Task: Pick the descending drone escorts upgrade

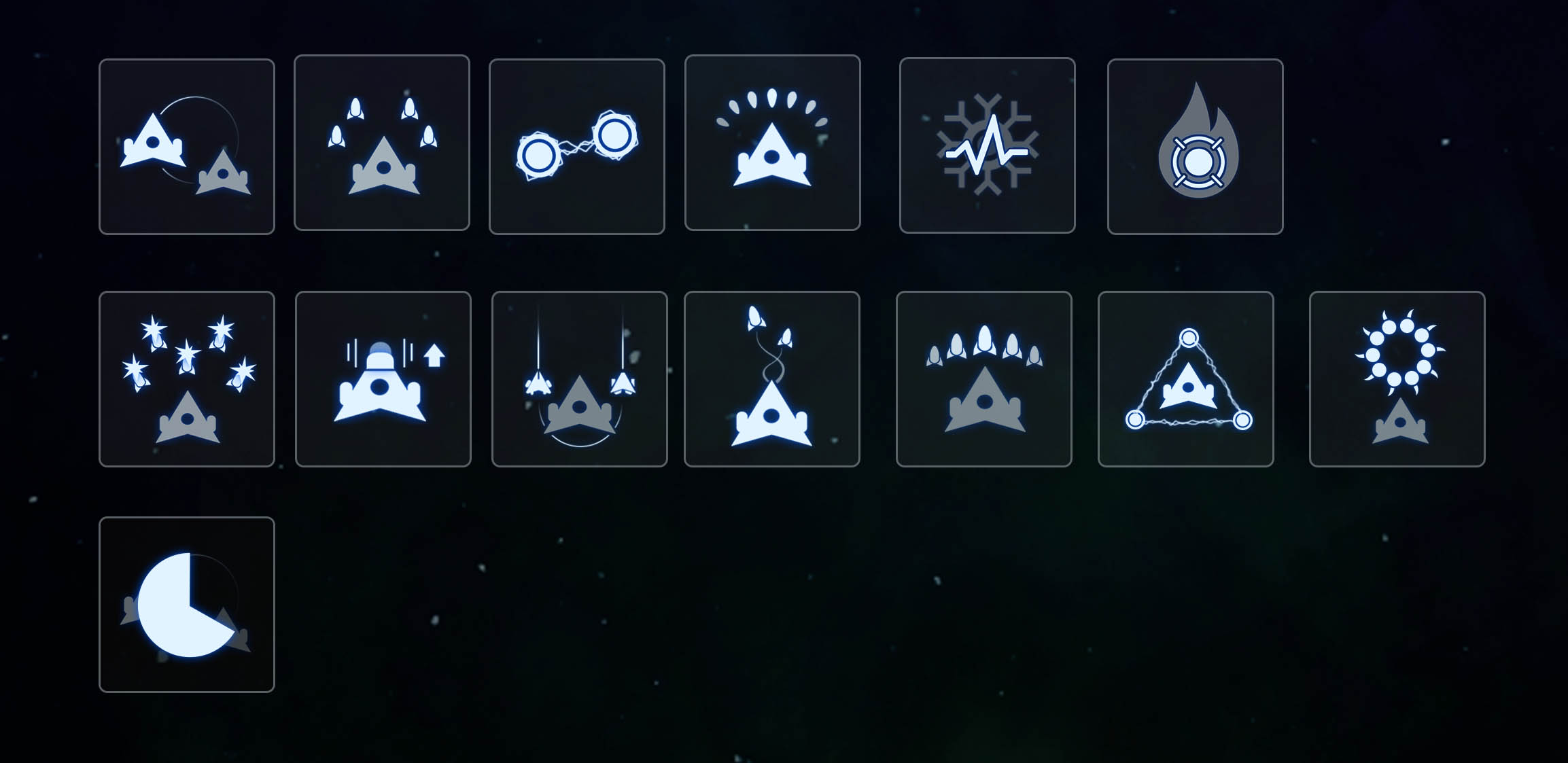Action: click(x=578, y=380)
